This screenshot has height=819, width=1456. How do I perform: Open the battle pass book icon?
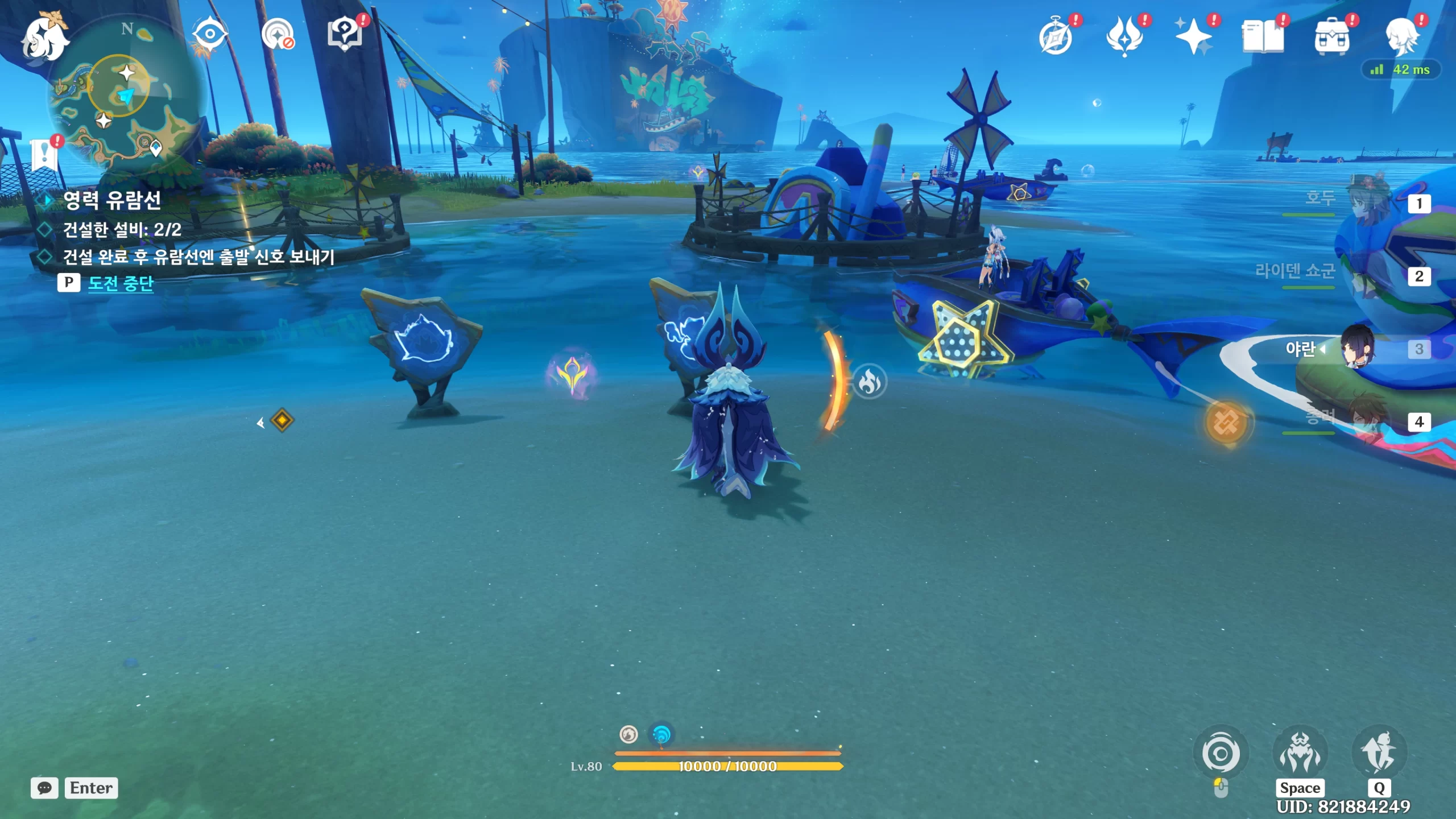pyautogui.click(x=1263, y=37)
